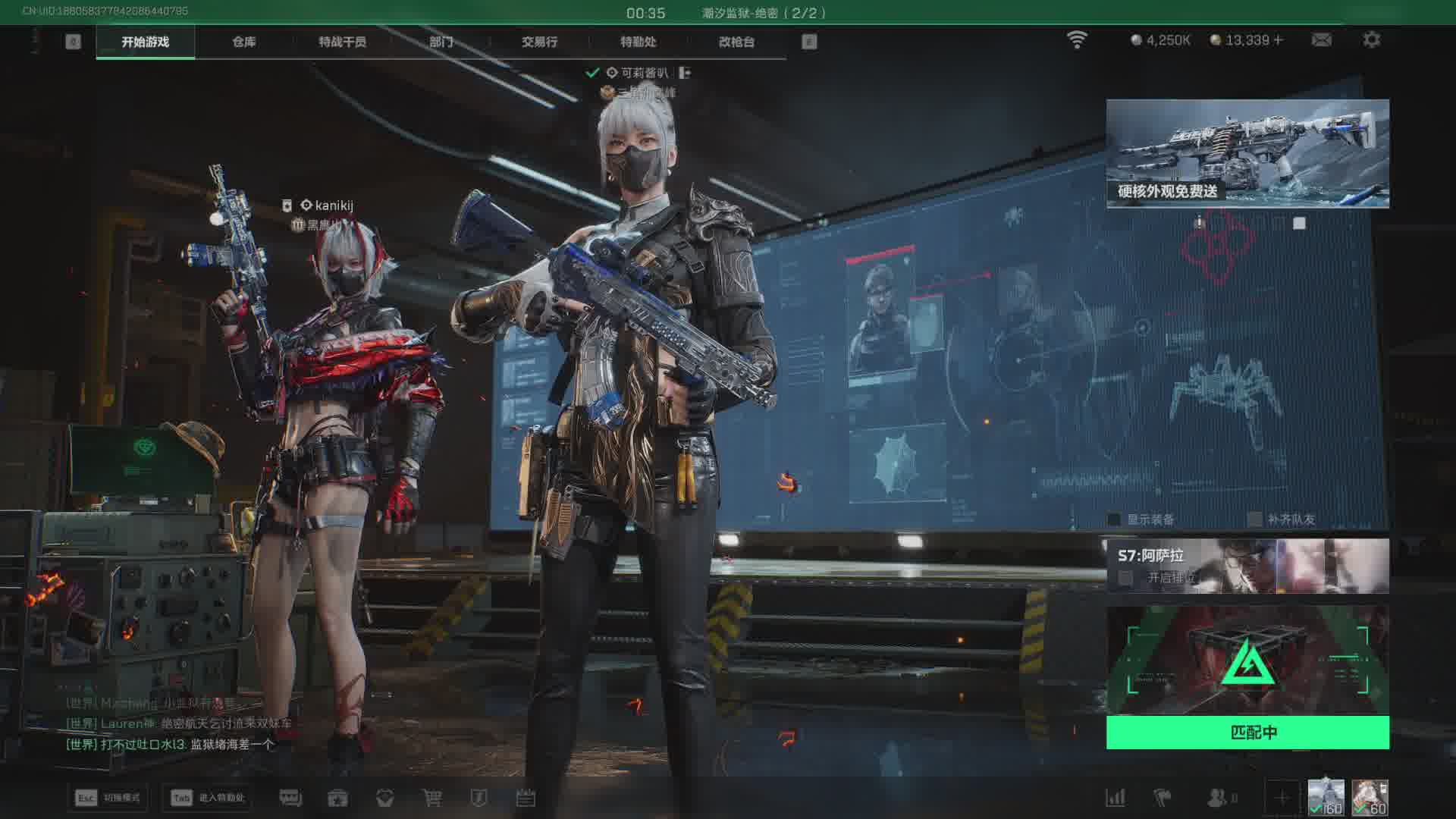
Task: Switch to the 改枪台 gunsmith tab
Action: [736, 42]
